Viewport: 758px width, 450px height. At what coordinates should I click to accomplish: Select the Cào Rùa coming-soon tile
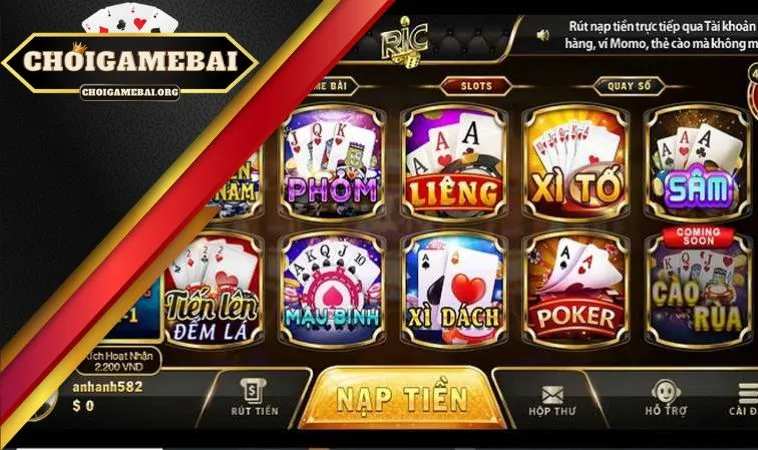point(697,289)
